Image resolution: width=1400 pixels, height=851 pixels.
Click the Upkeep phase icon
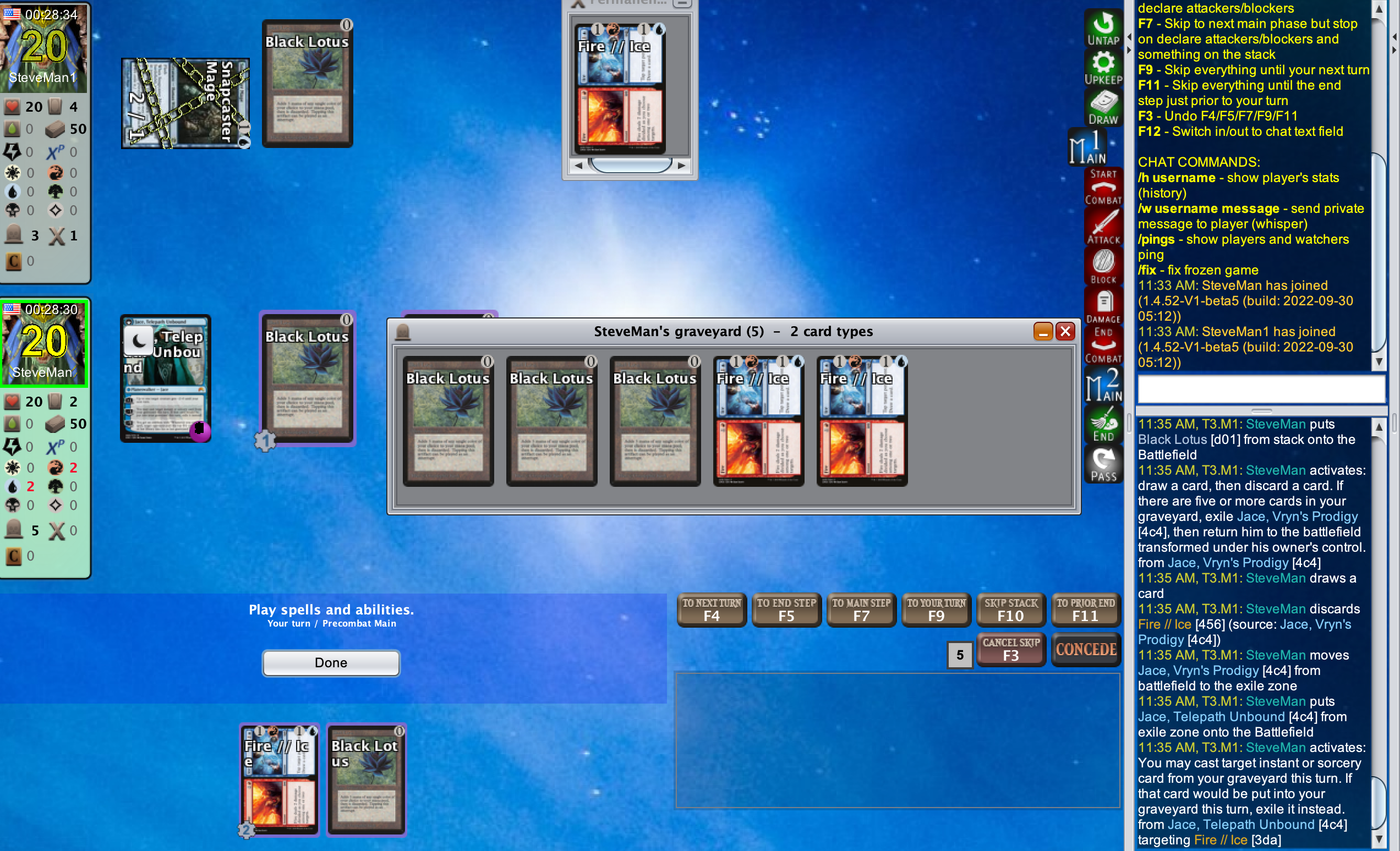(x=1103, y=68)
